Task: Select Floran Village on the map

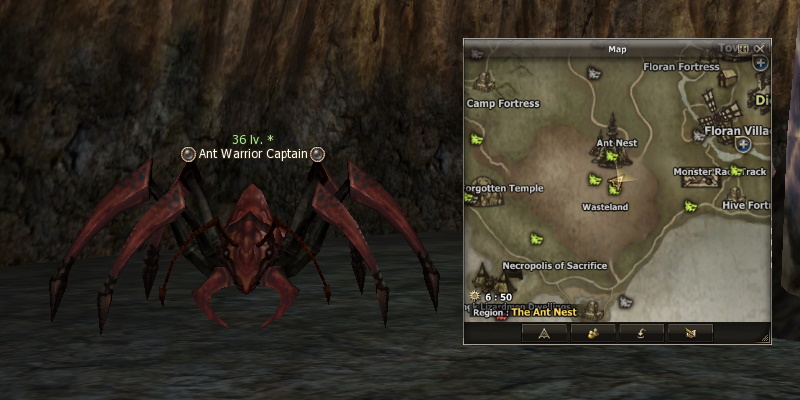Action: click(734, 130)
